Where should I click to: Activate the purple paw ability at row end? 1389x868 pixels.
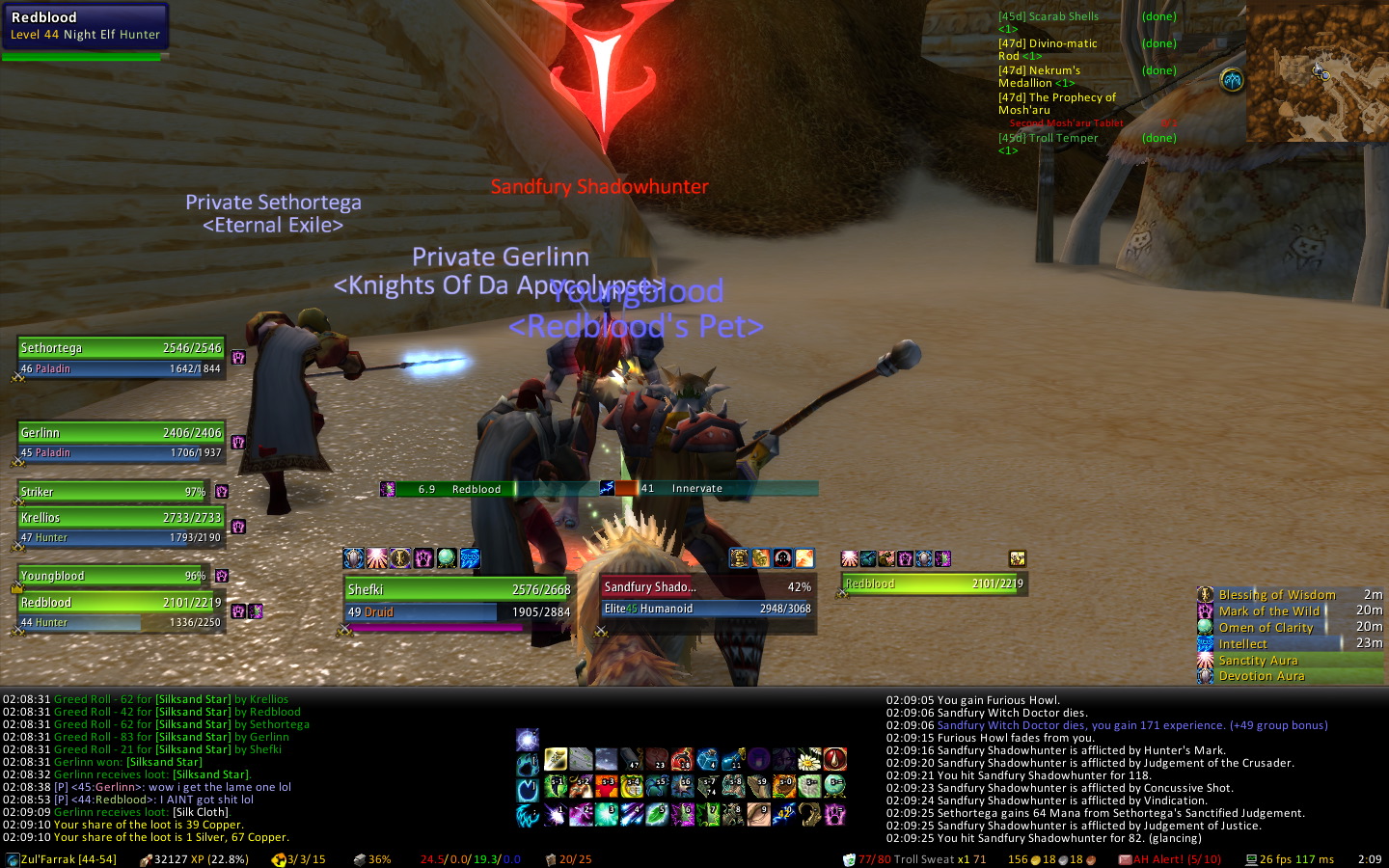click(834, 815)
